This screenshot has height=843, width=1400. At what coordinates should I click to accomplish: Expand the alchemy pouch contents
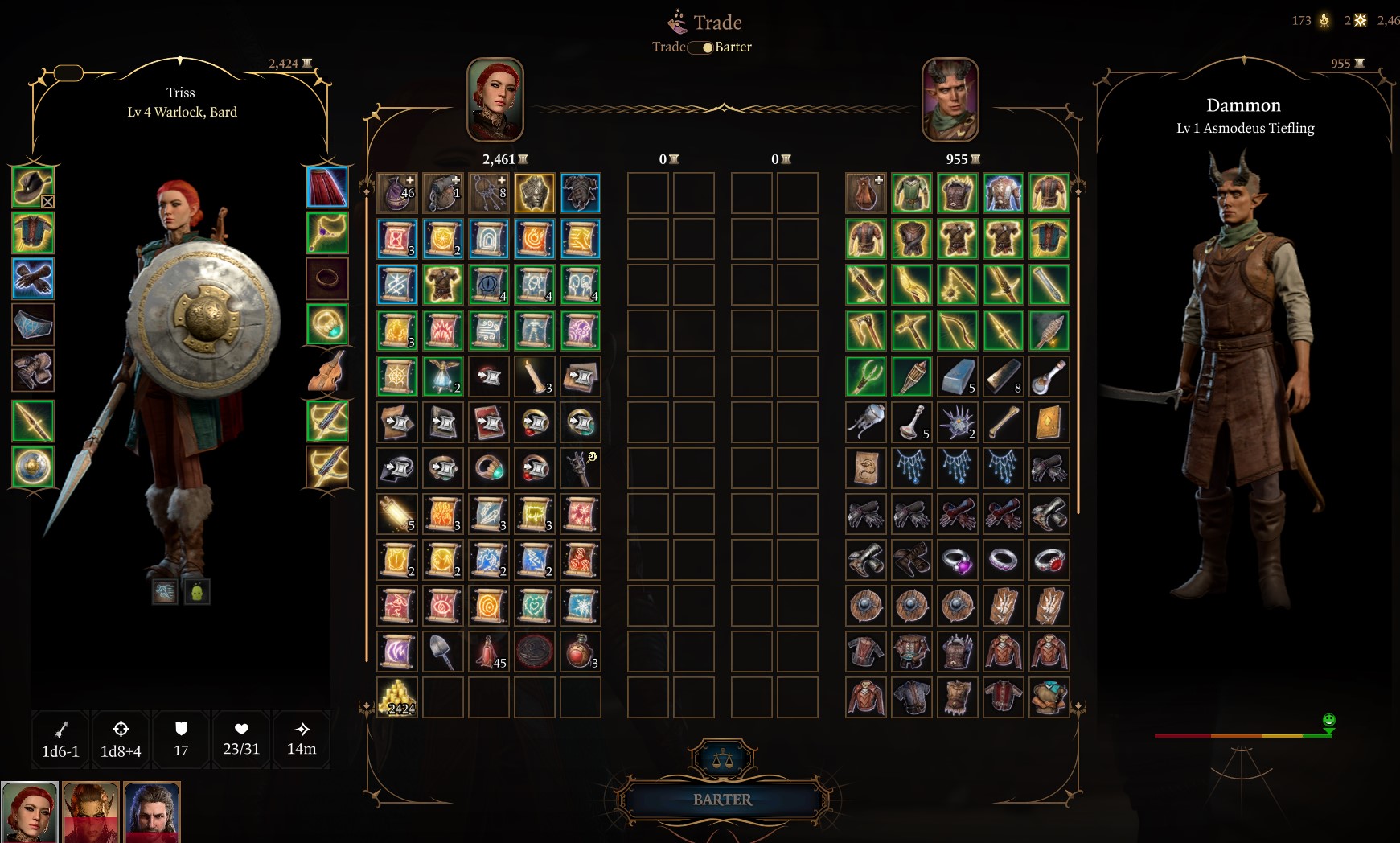(397, 192)
